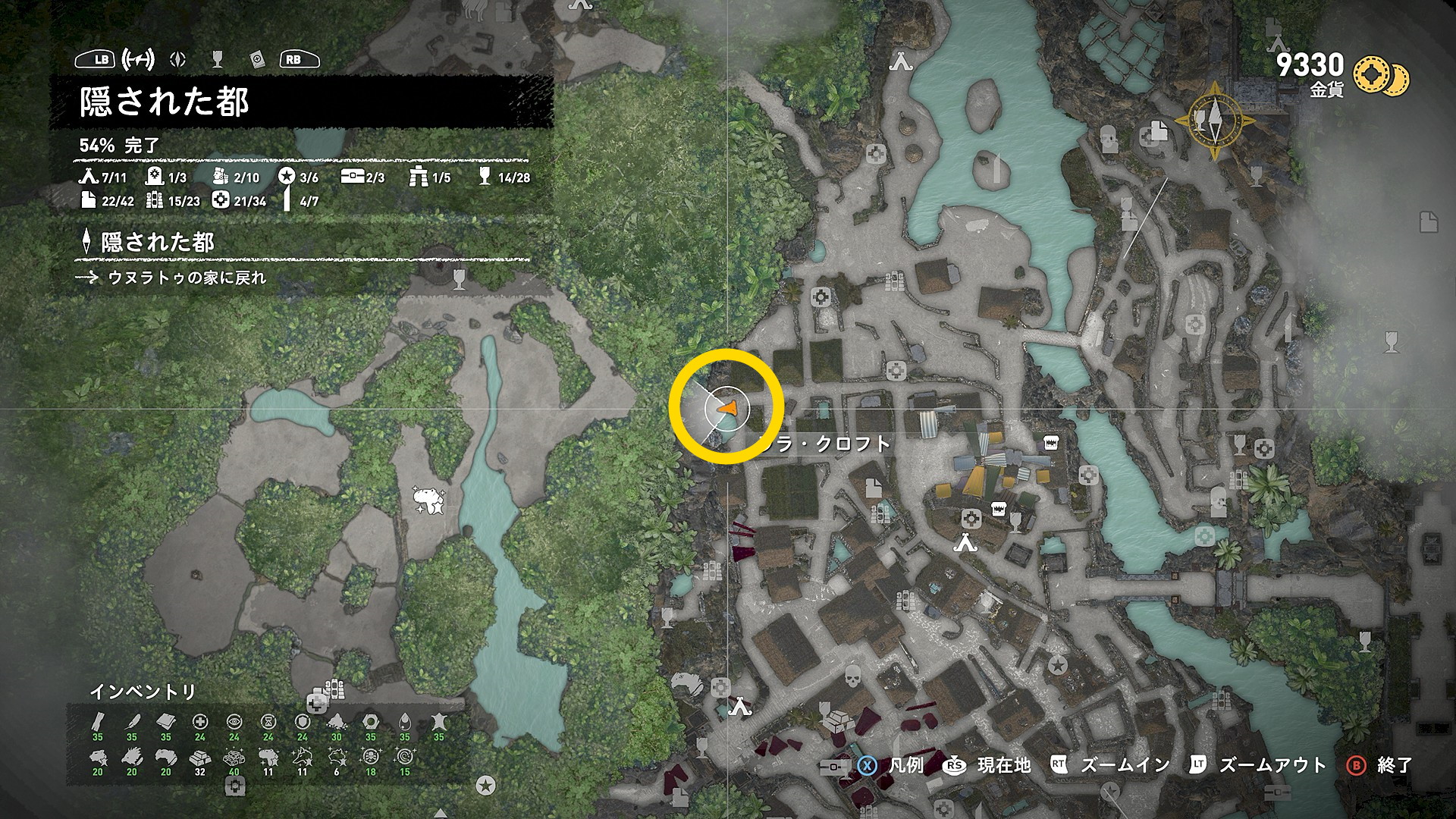Choose the white skull map marker
The image size is (1456, 819).
852,676
